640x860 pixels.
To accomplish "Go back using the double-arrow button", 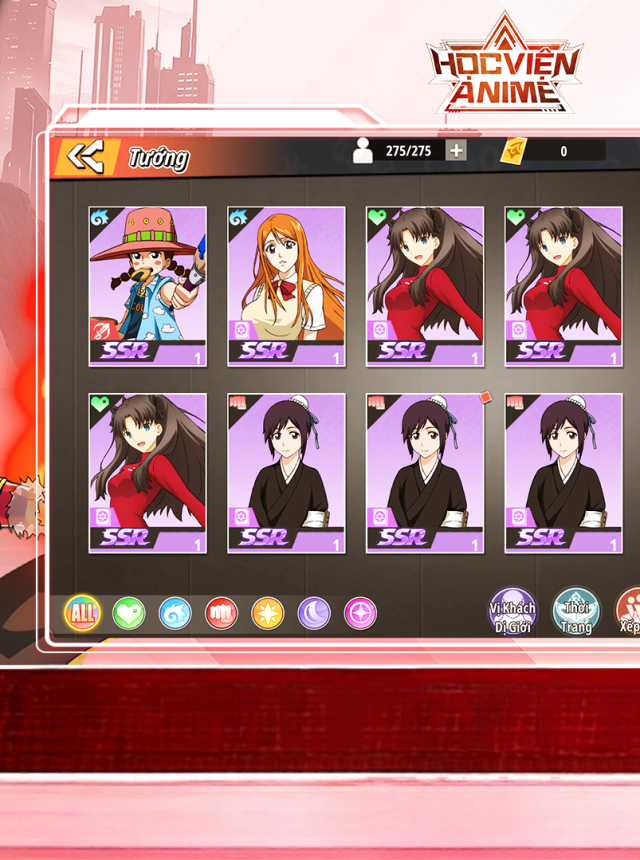I will coord(84,156).
